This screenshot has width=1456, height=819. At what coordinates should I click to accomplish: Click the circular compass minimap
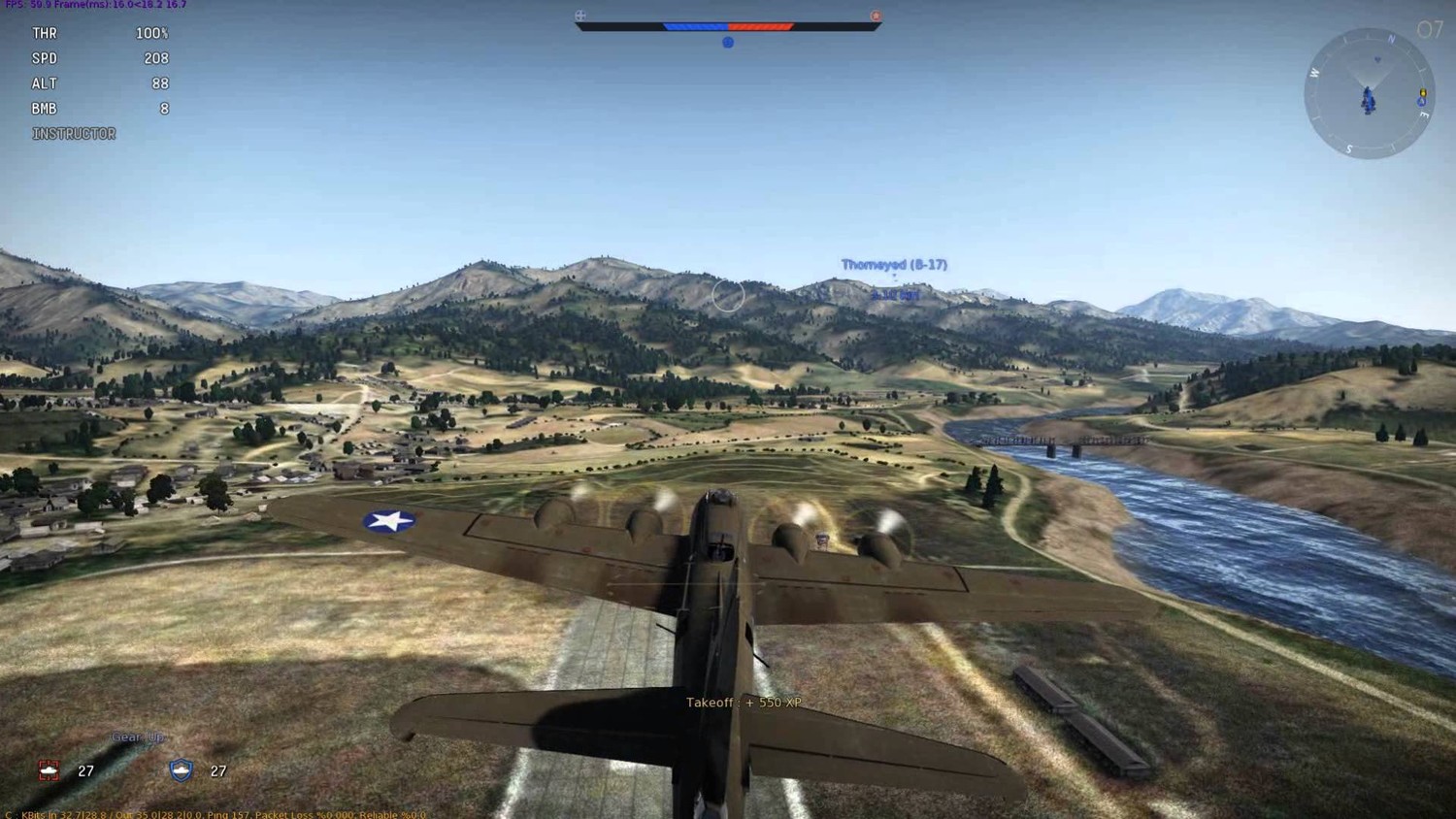(x=1369, y=94)
